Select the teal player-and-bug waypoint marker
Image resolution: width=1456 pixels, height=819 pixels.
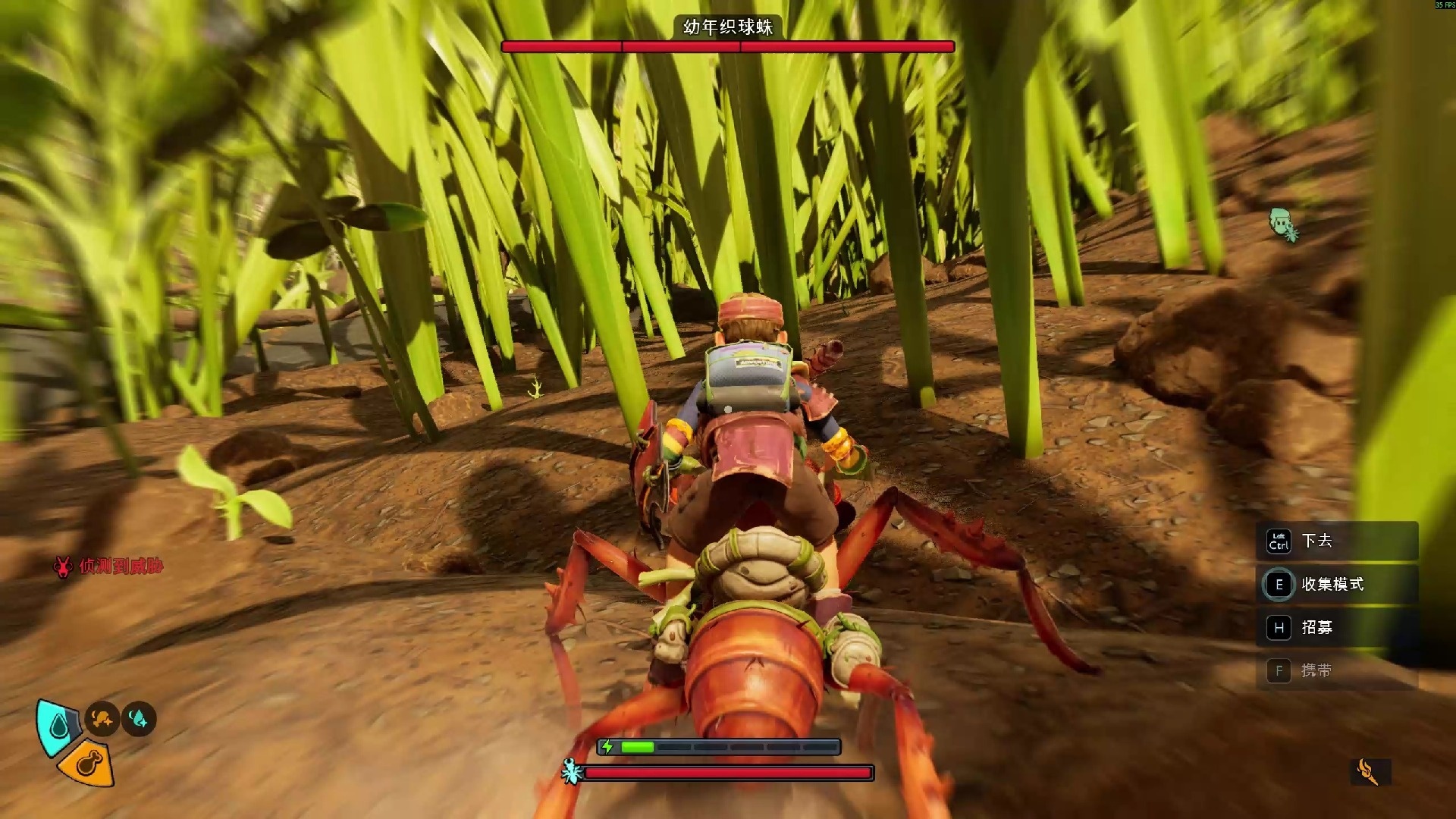1283,224
